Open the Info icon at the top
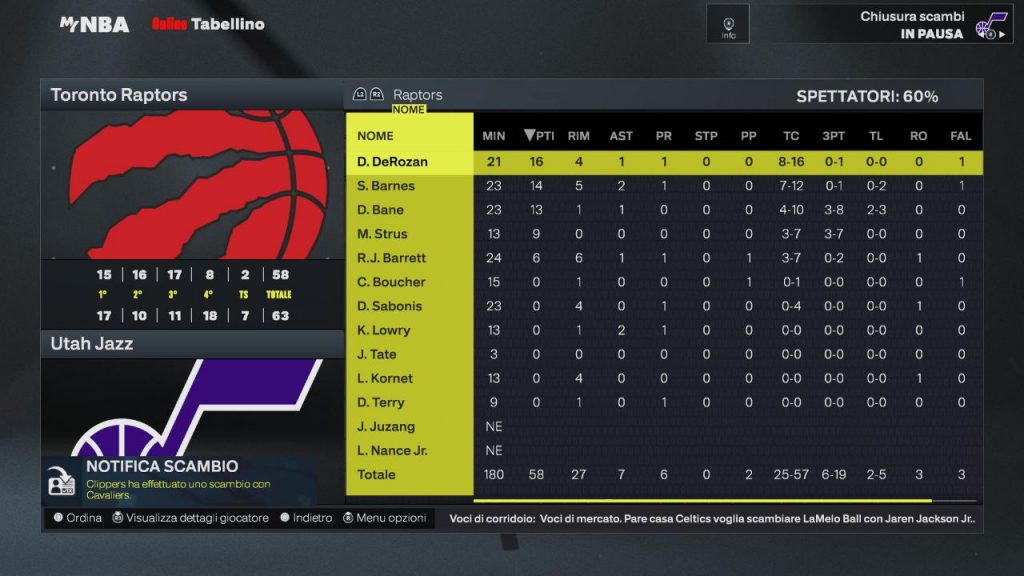1024x576 pixels. click(728, 24)
